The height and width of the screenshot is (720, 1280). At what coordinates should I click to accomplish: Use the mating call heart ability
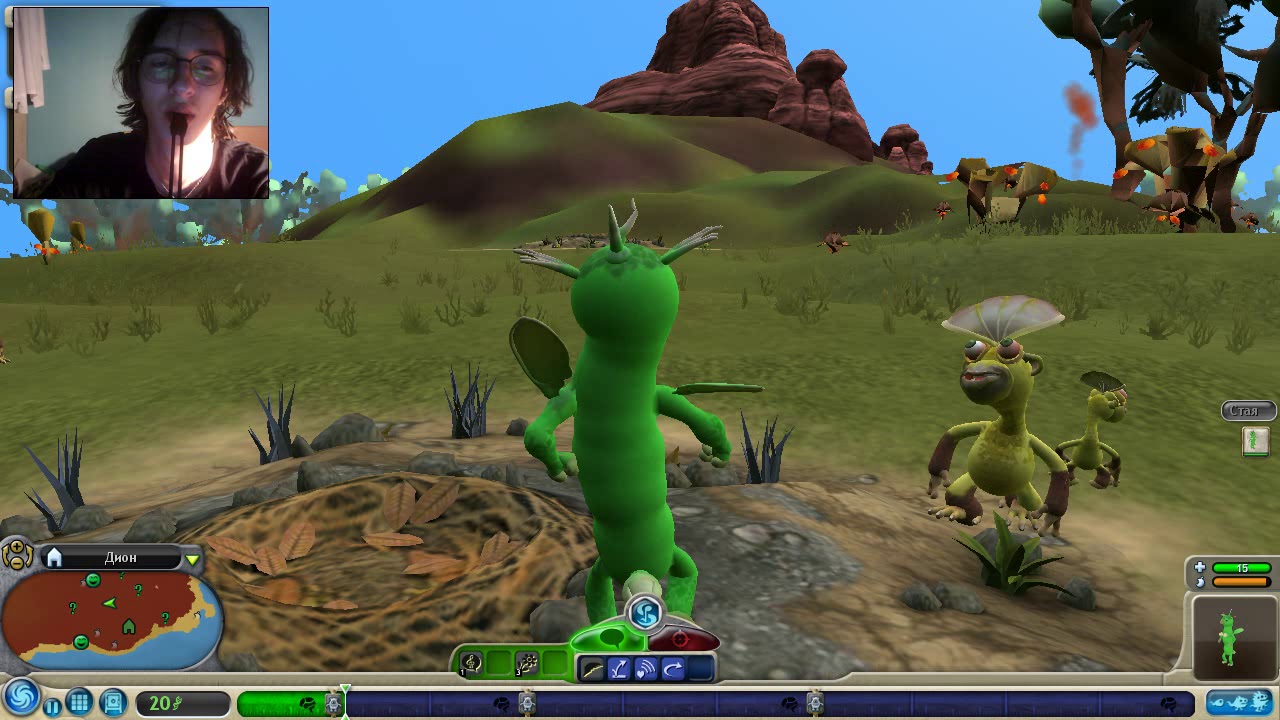pos(646,669)
